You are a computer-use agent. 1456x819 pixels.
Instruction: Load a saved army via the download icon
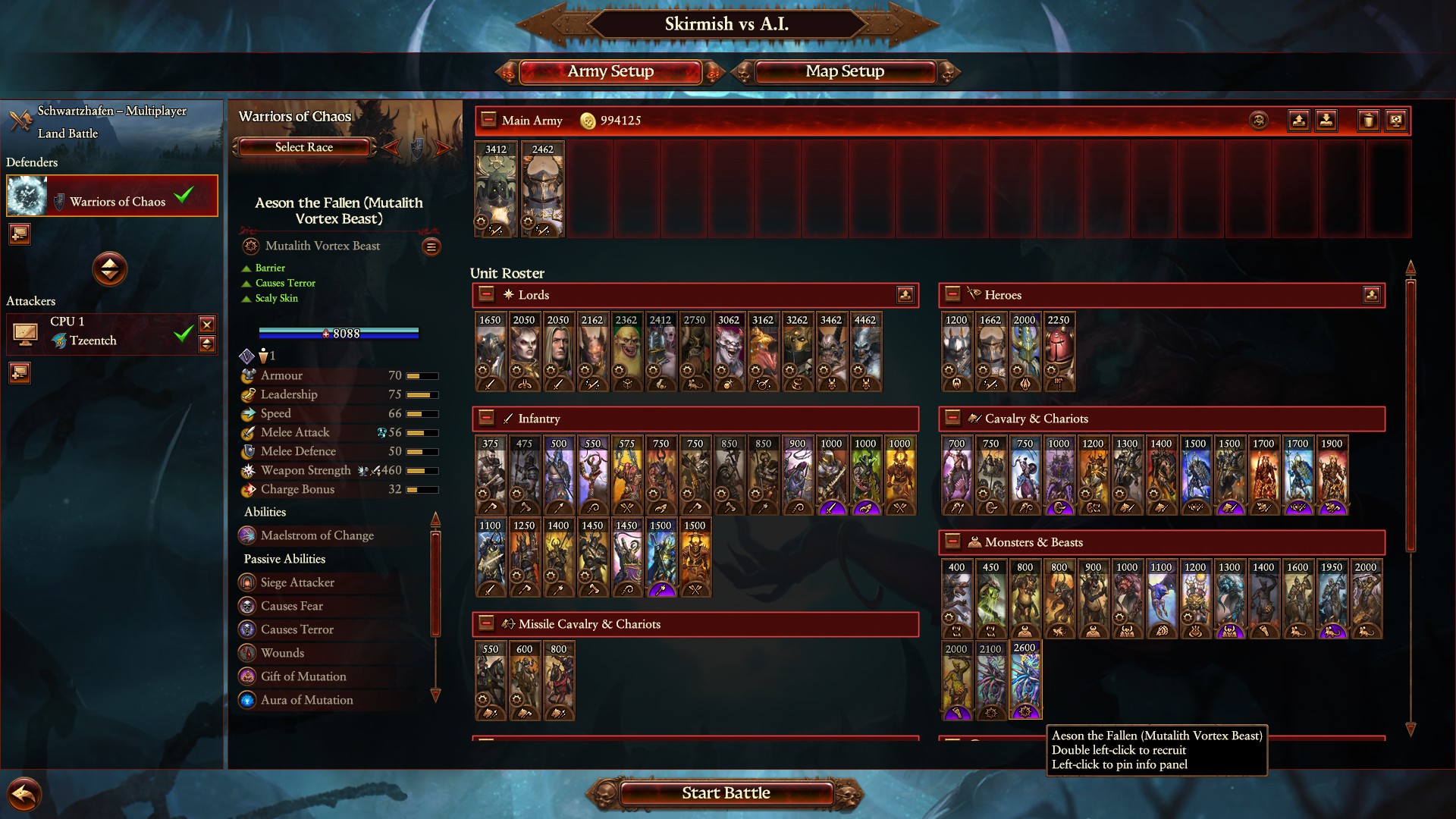pos(1328,120)
